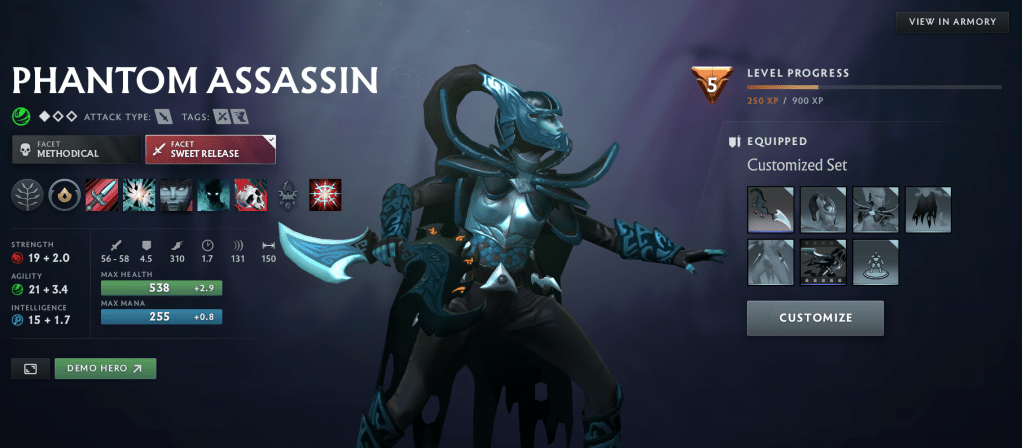The height and width of the screenshot is (448, 1022).
Task: View the Blur ability icon
Action: click(x=176, y=195)
